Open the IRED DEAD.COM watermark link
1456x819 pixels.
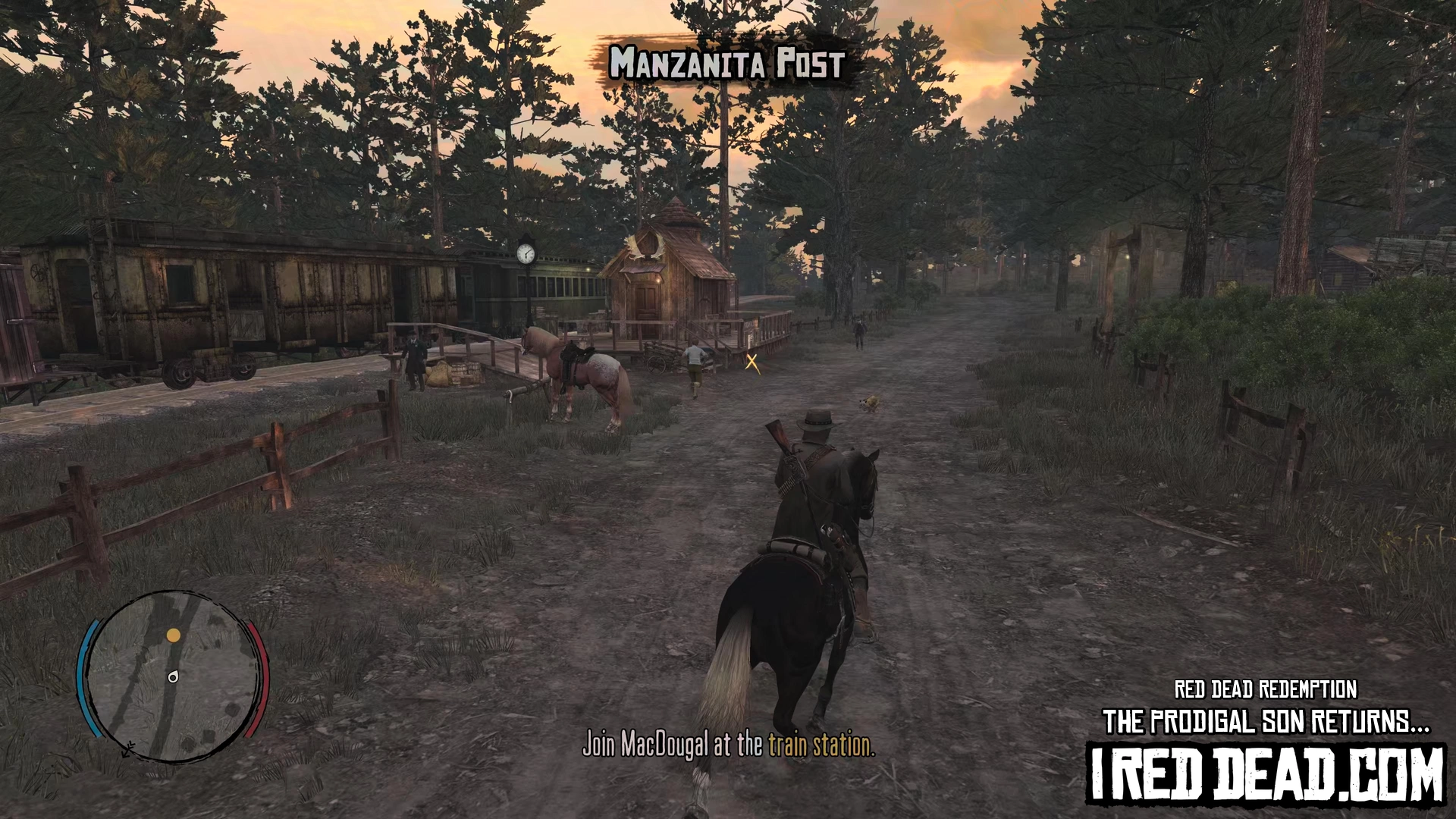(x=1266, y=774)
